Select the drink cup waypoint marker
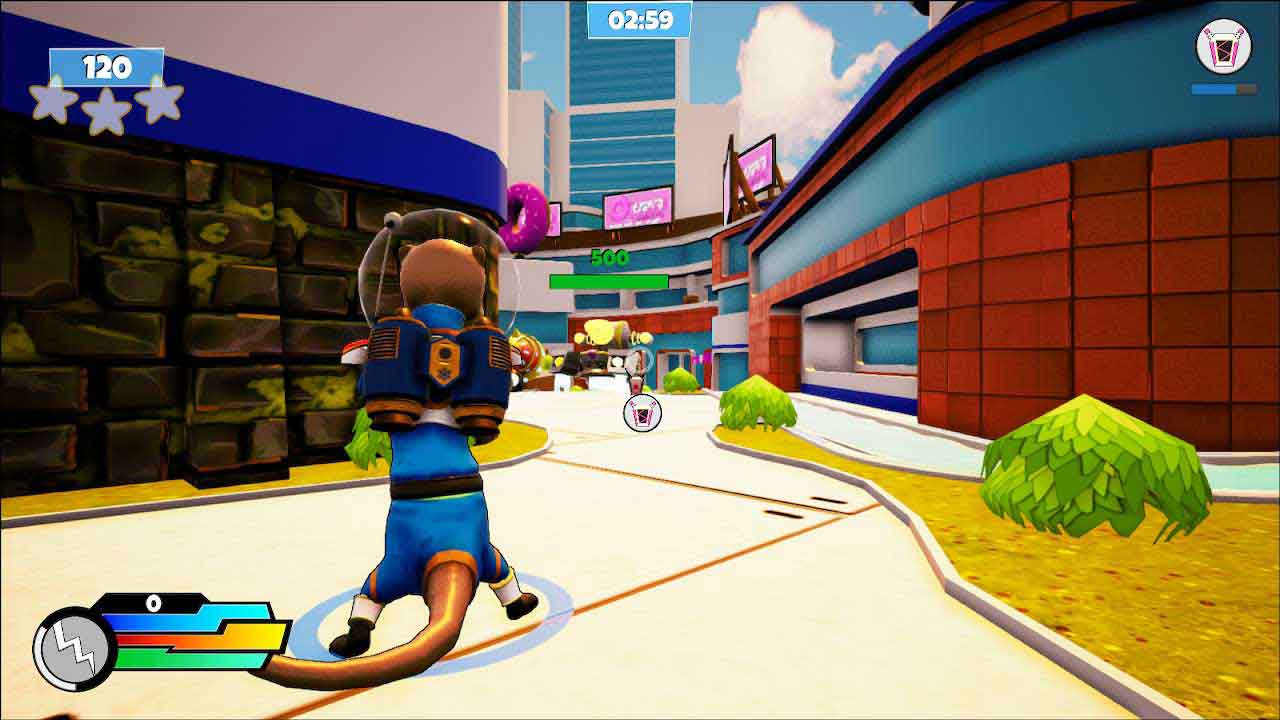This screenshot has height=720, width=1280. [642, 413]
